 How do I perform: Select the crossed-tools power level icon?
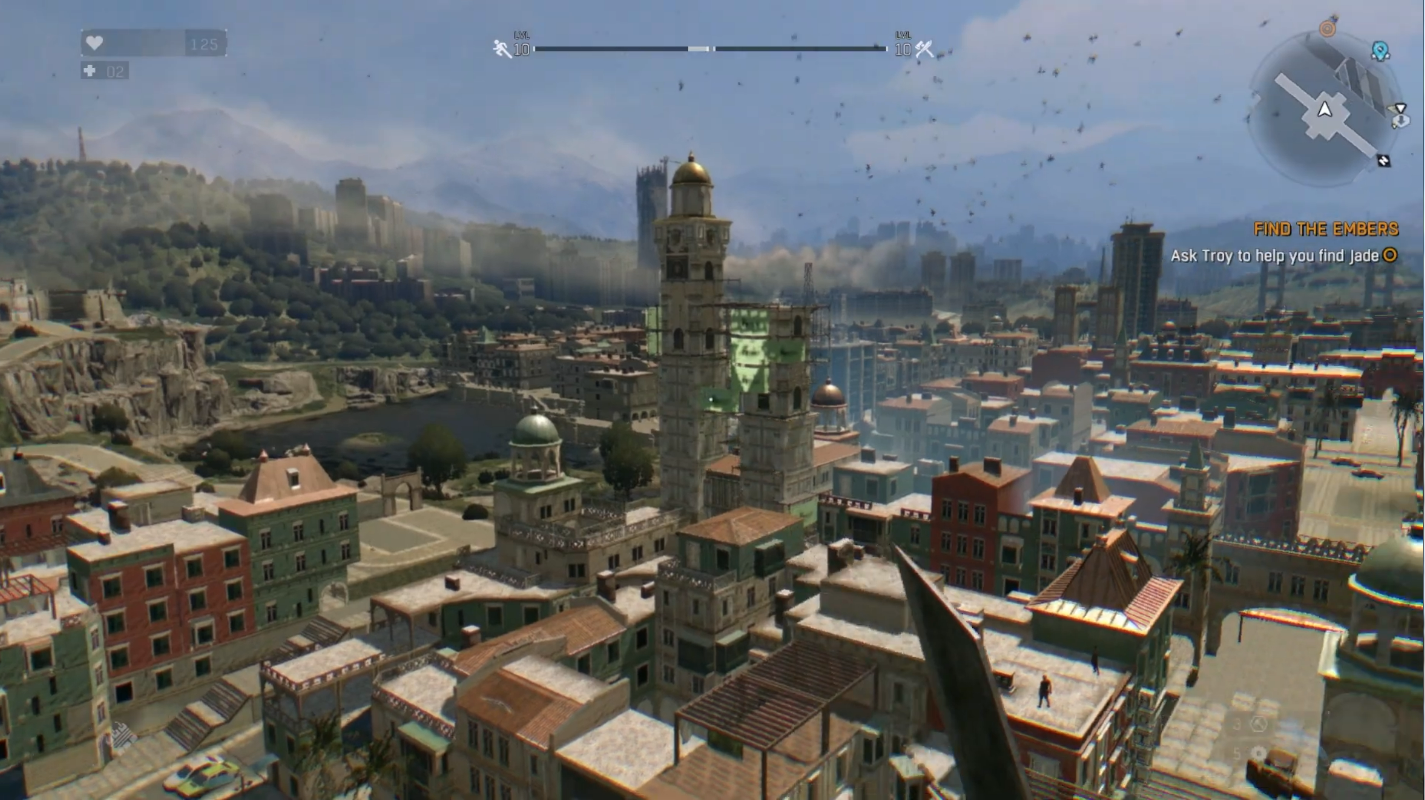coord(924,48)
